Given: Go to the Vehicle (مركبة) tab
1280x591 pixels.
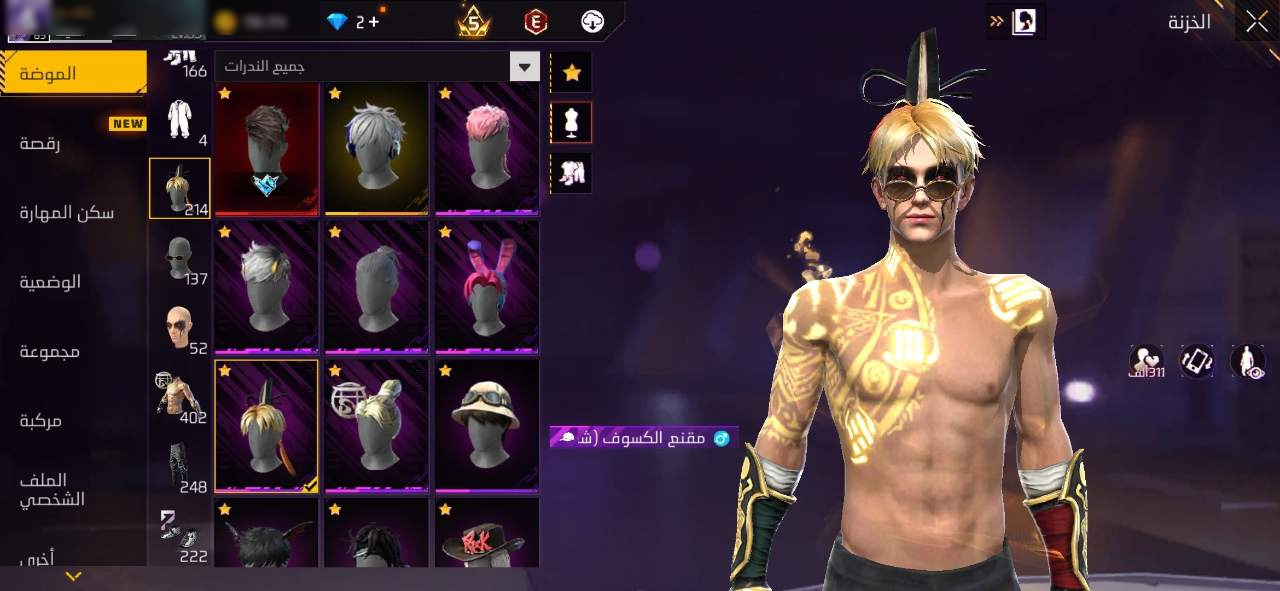Looking at the screenshot, I should [41, 421].
